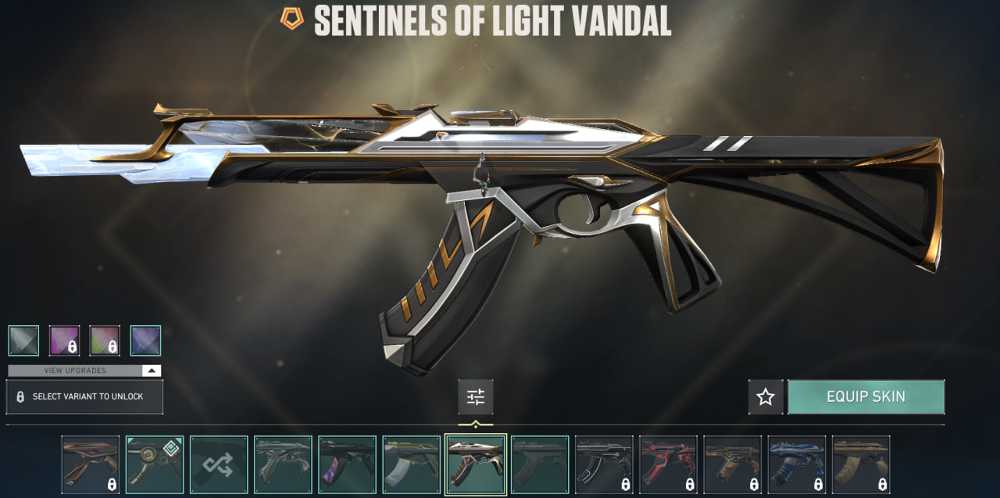Favorite this skin with the star button
Viewport: 1000px width, 498px height.
click(766, 397)
